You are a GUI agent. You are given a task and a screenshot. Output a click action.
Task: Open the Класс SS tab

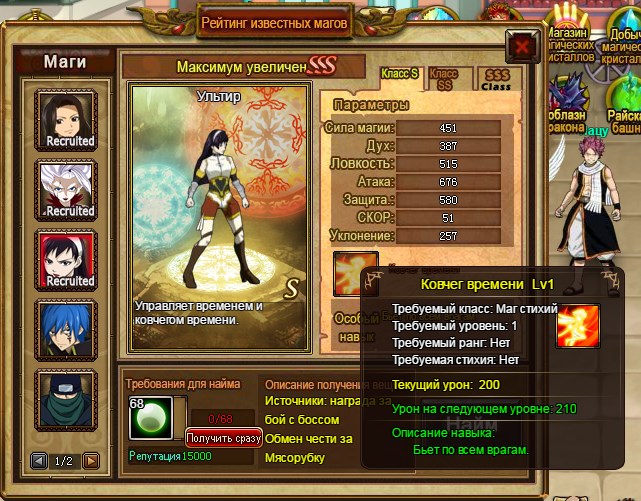click(443, 79)
